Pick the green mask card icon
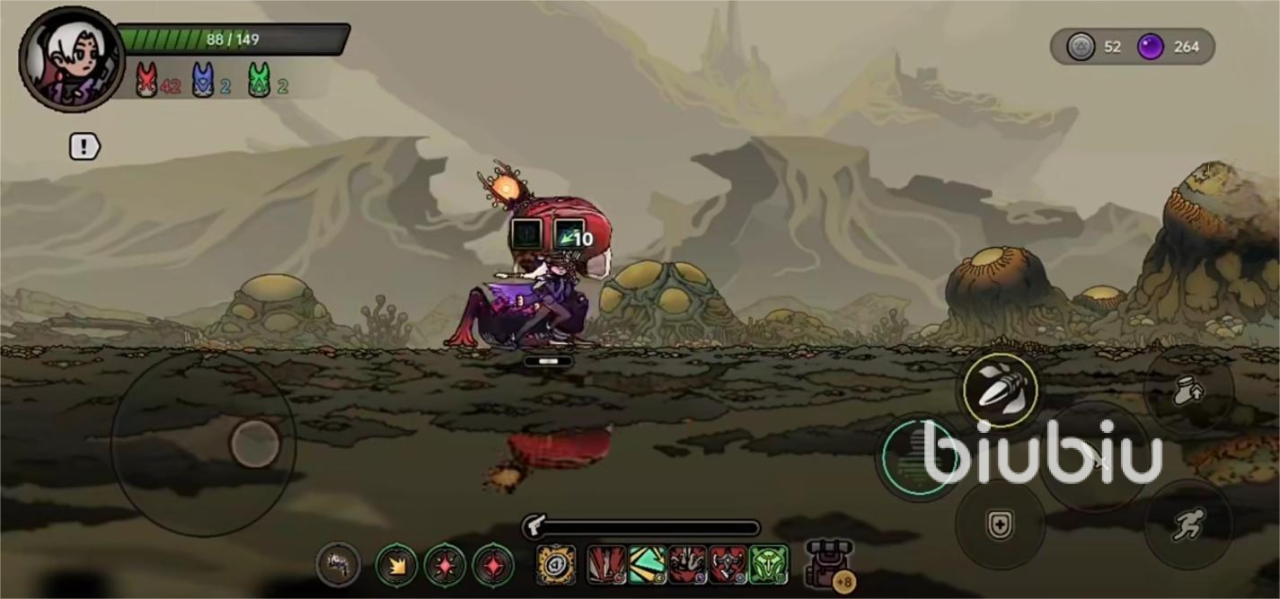 (769, 565)
